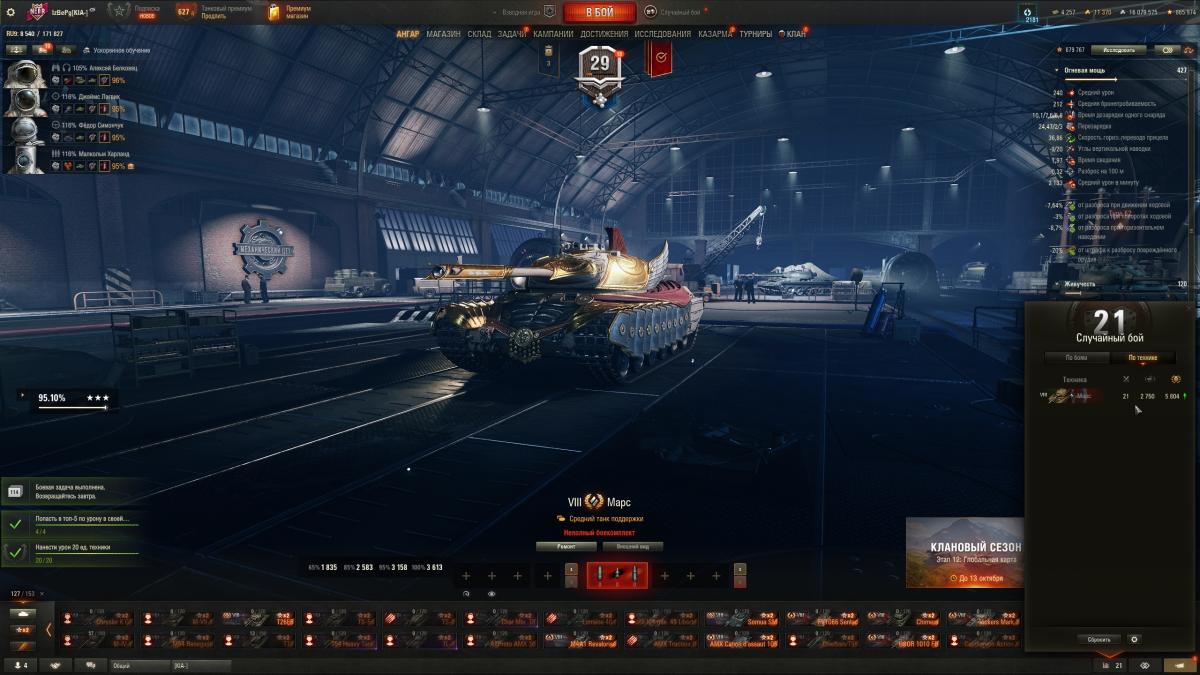Click the Исследовать (Research) button
This screenshot has width=1200, height=675.
[x=1118, y=49]
